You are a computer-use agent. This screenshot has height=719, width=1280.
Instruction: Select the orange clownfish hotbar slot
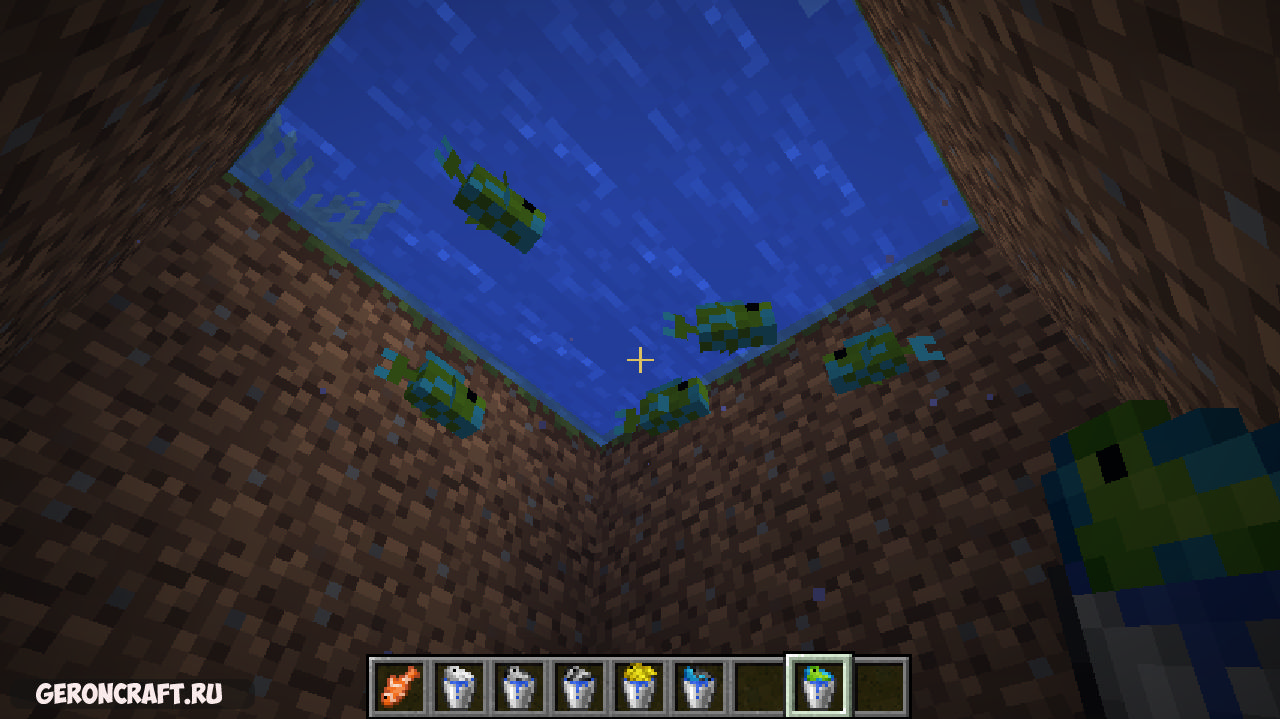(x=399, y=687)
